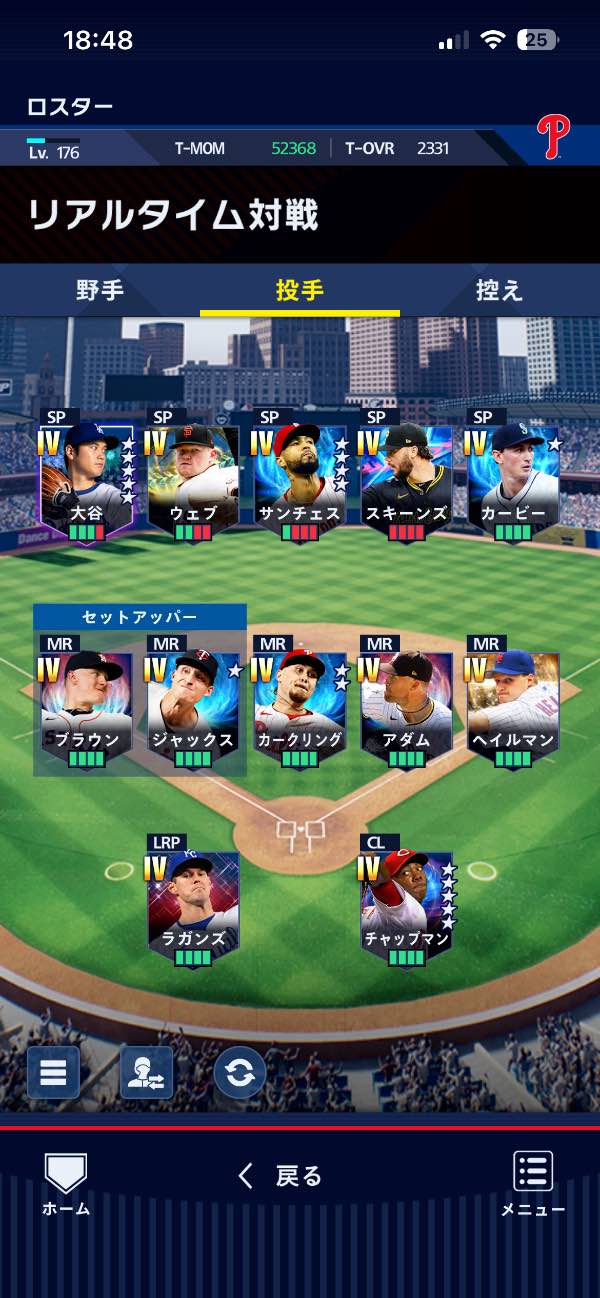Open the 控え tab
Viewport: 600px width, 1298px height.
[x=499, y=291]
